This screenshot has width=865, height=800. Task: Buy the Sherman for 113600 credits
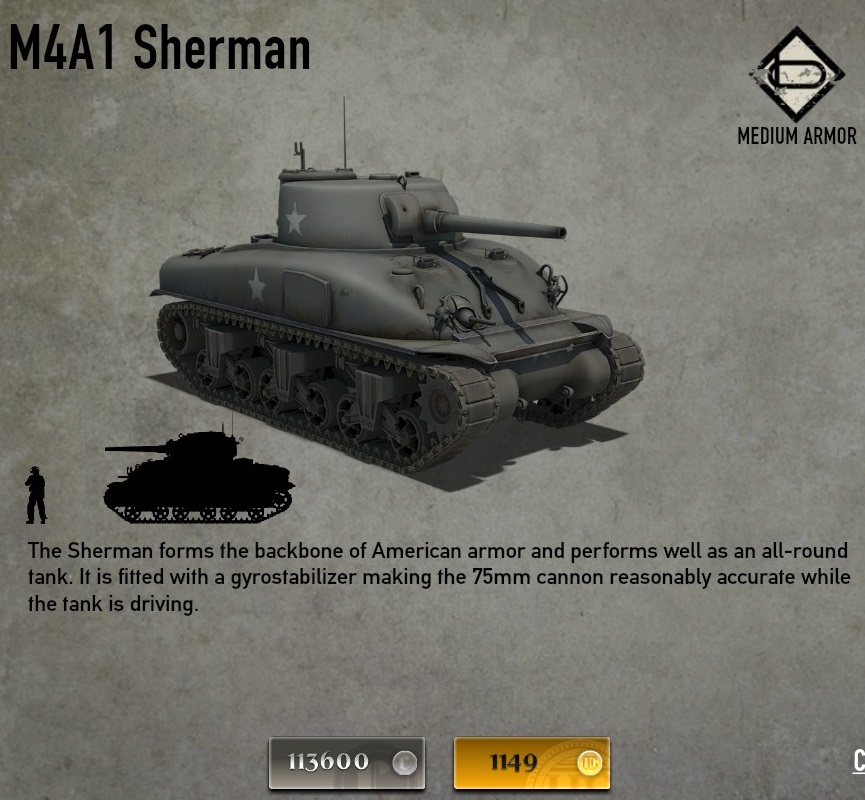coord(346,763)
